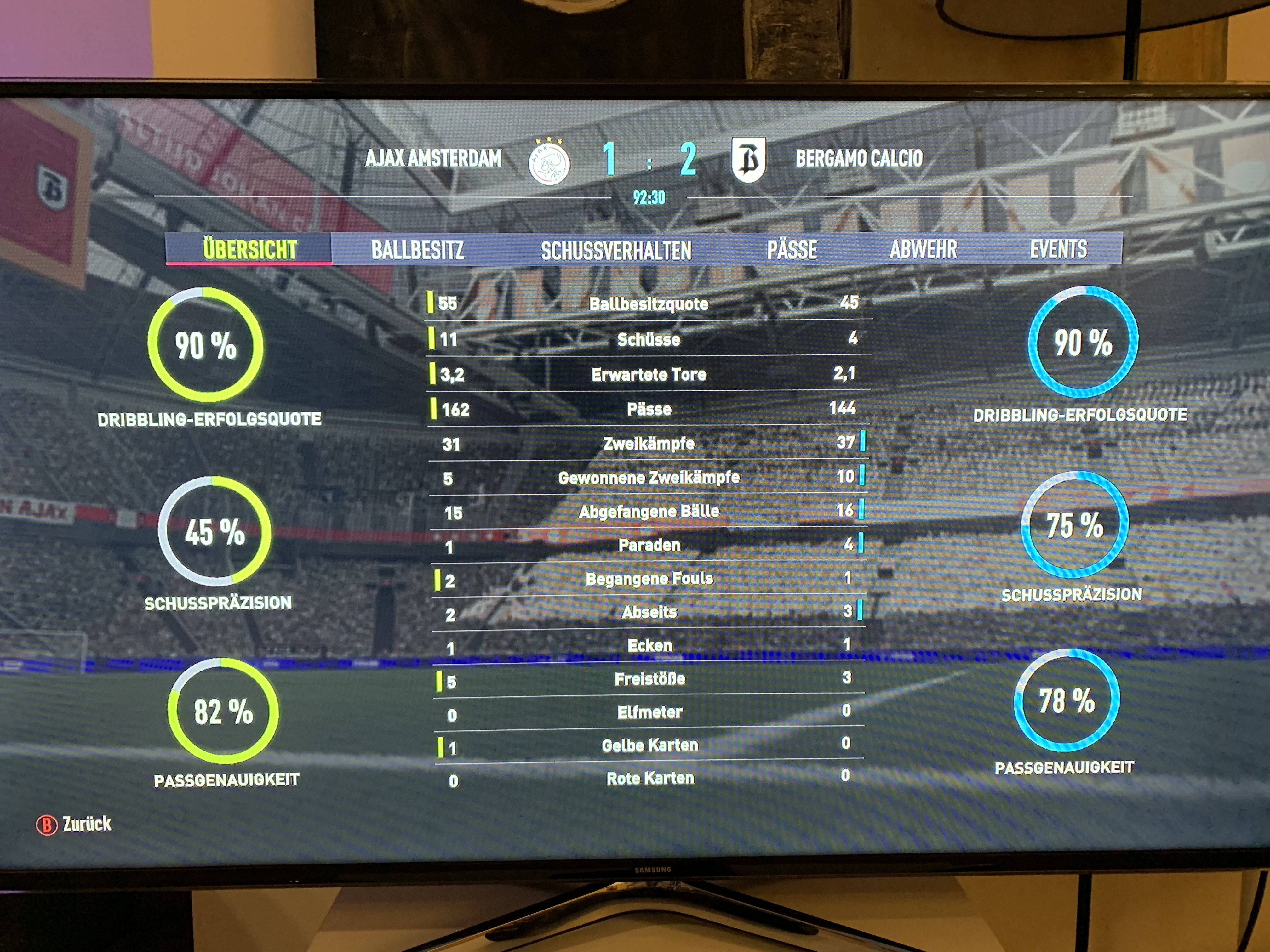Select the Übersicht tab
The width and height of the screenshot is (1270, 952).
click(x=249, y=250)
